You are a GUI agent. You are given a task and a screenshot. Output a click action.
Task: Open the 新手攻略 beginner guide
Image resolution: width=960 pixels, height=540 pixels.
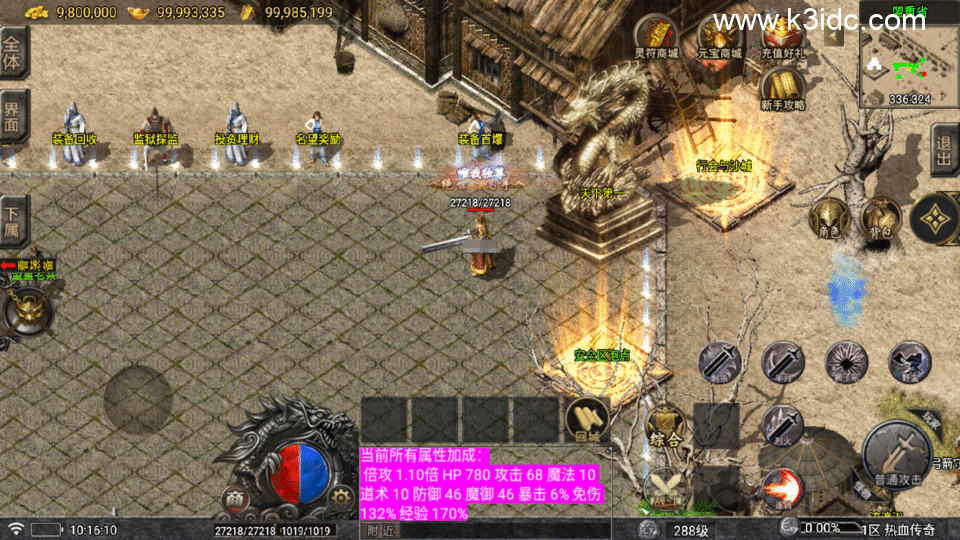784,88
